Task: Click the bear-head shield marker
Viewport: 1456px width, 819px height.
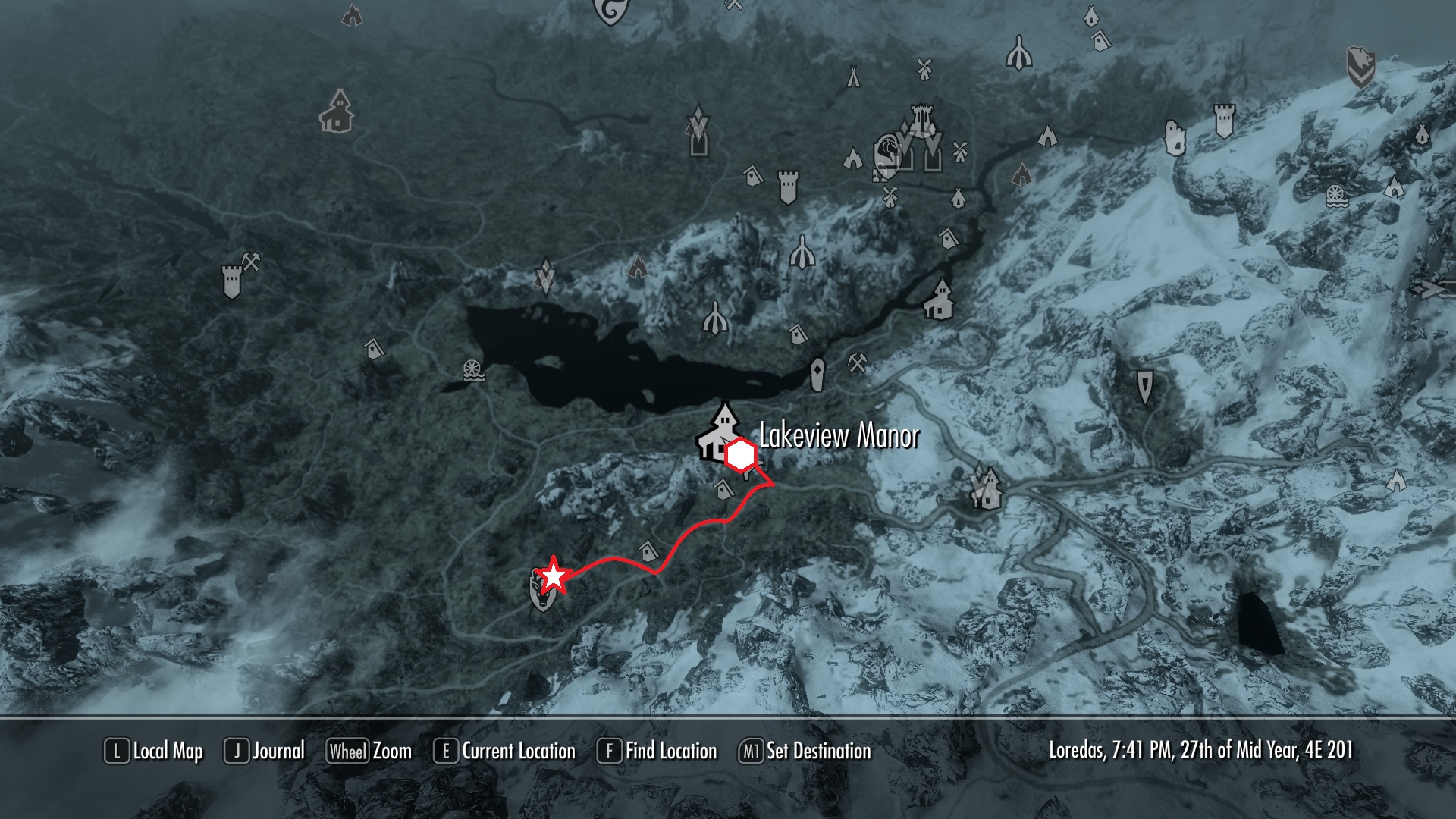Action: tap(1361, 67)
